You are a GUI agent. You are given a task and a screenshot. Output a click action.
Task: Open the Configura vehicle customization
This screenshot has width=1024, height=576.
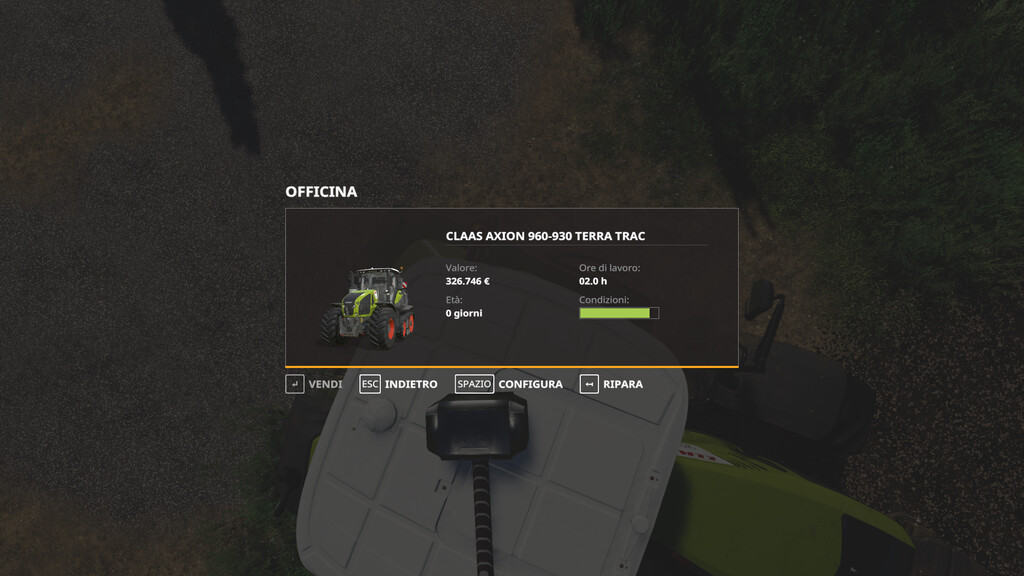pyautogui.click(x=509, y=384)
